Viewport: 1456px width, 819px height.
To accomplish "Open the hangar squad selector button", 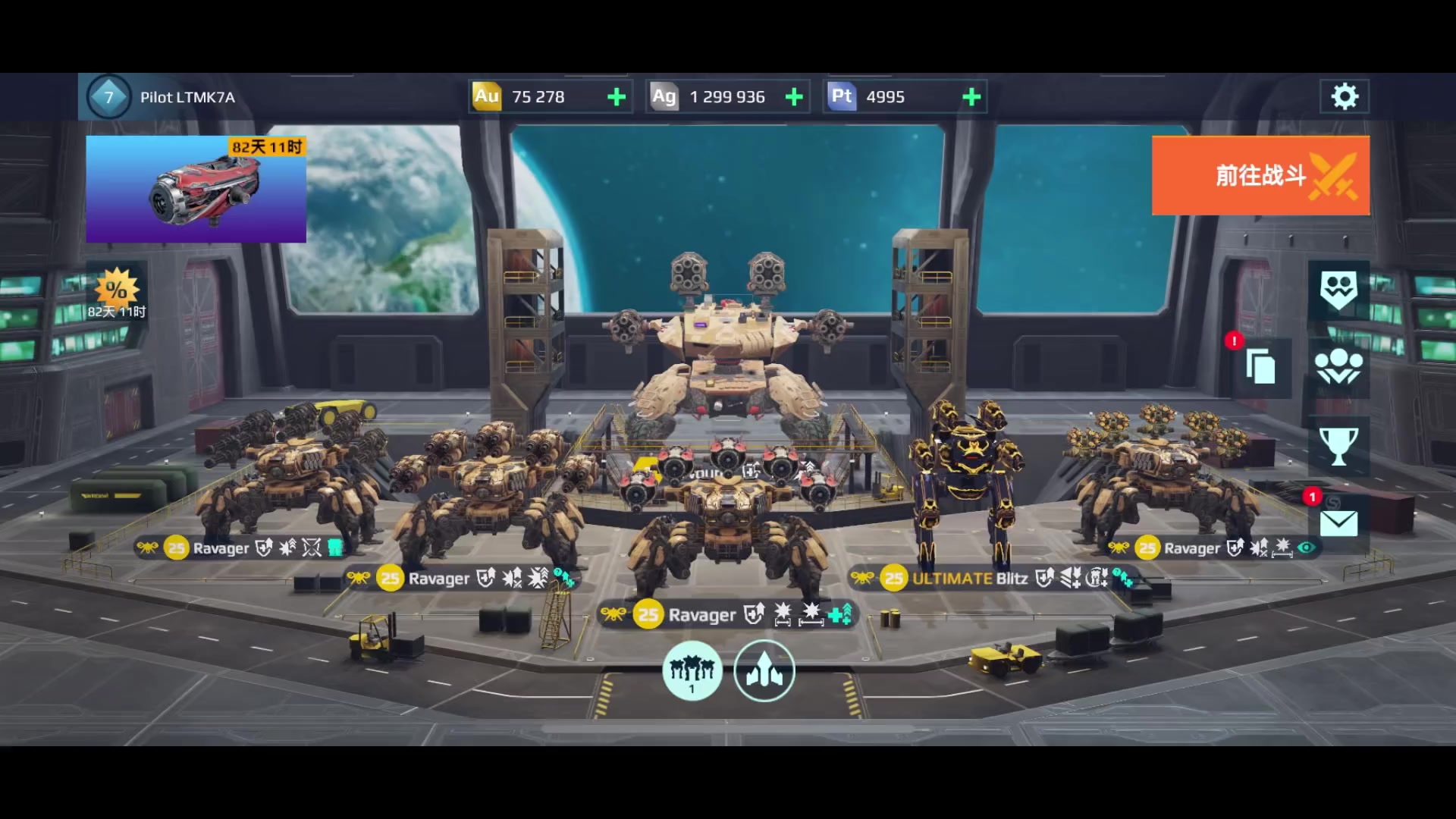I will 692,670.
